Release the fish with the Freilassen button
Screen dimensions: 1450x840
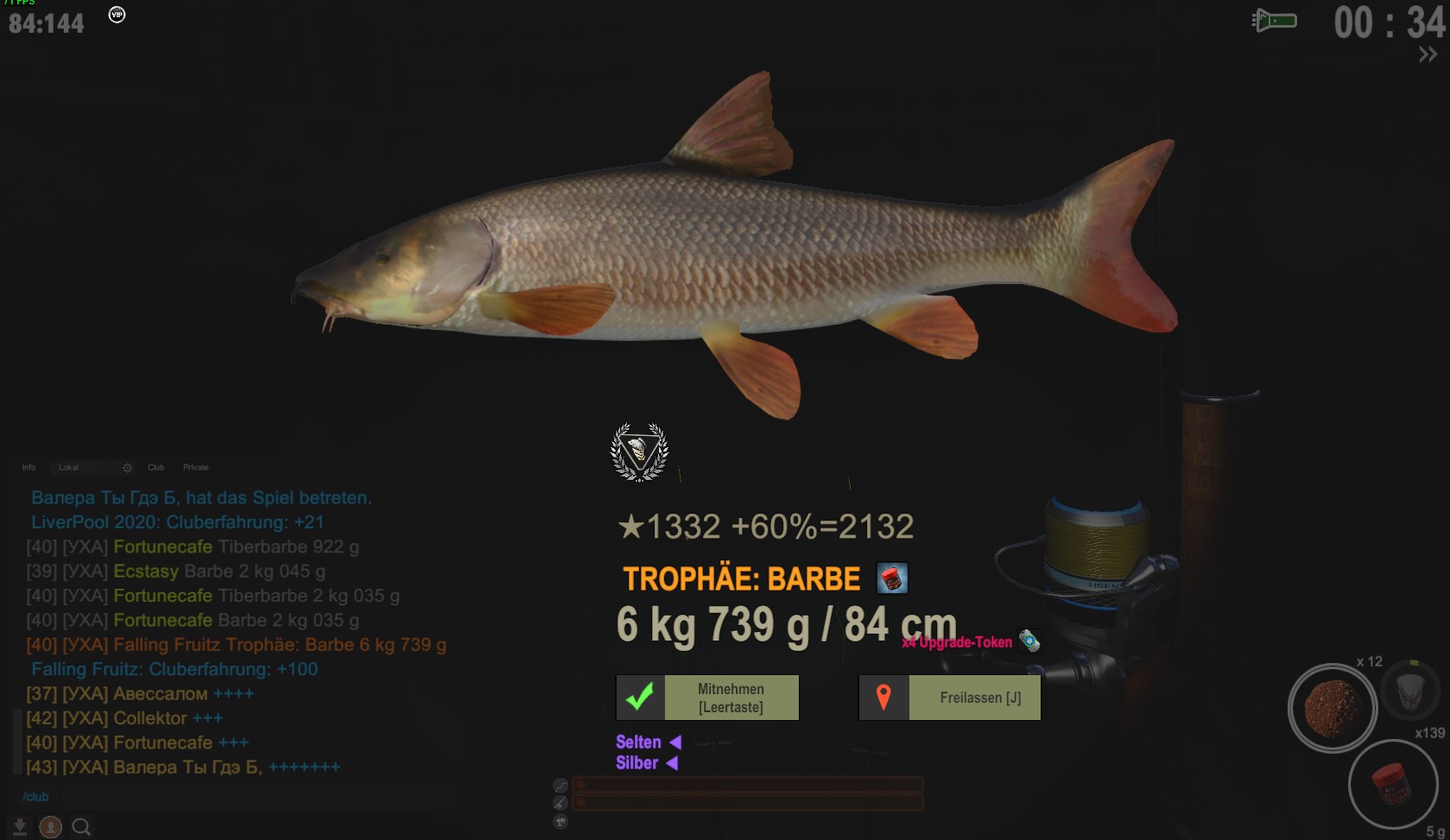click(x=950, y=698)
